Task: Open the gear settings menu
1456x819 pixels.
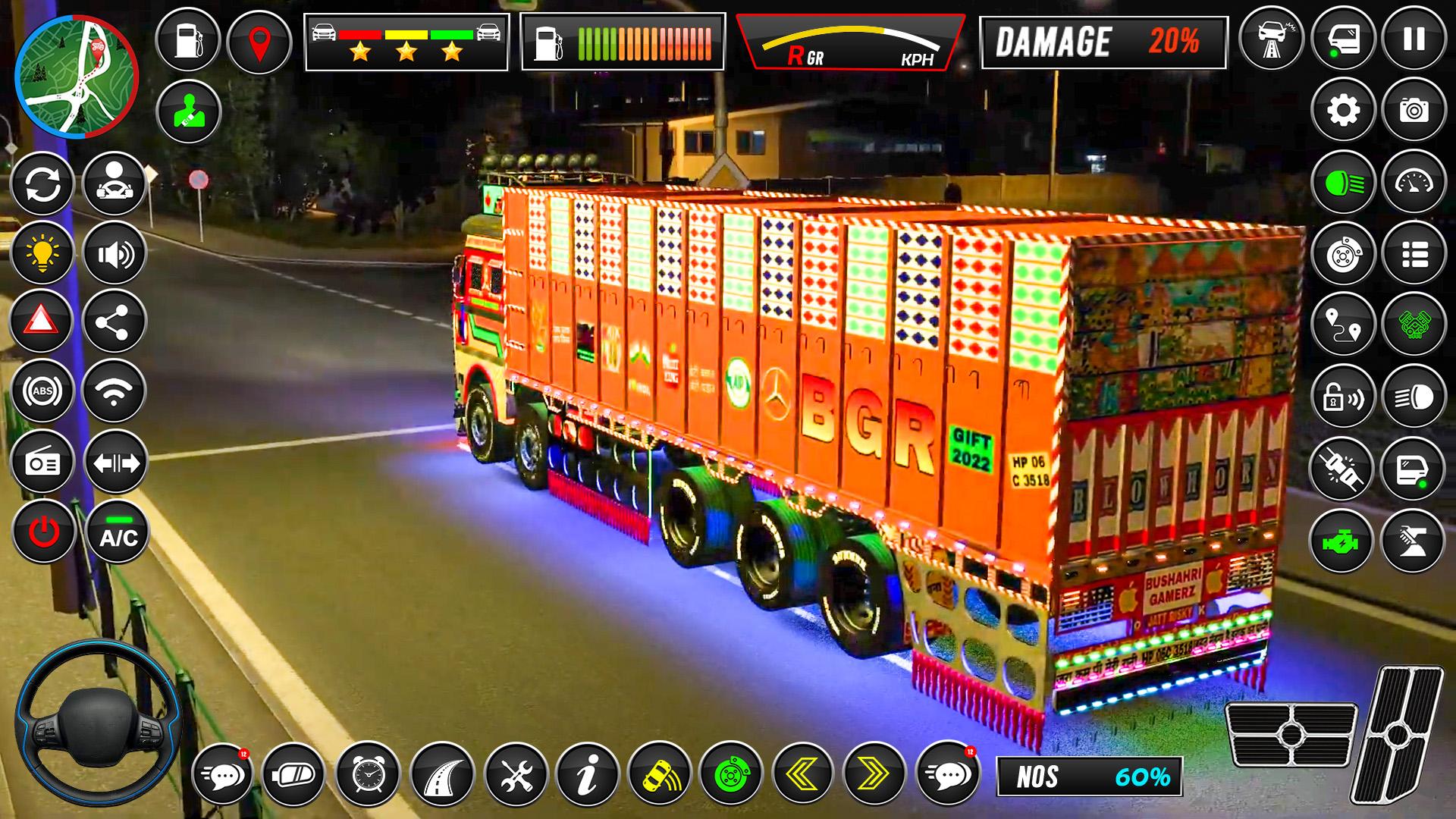Action: [1343, 111]
